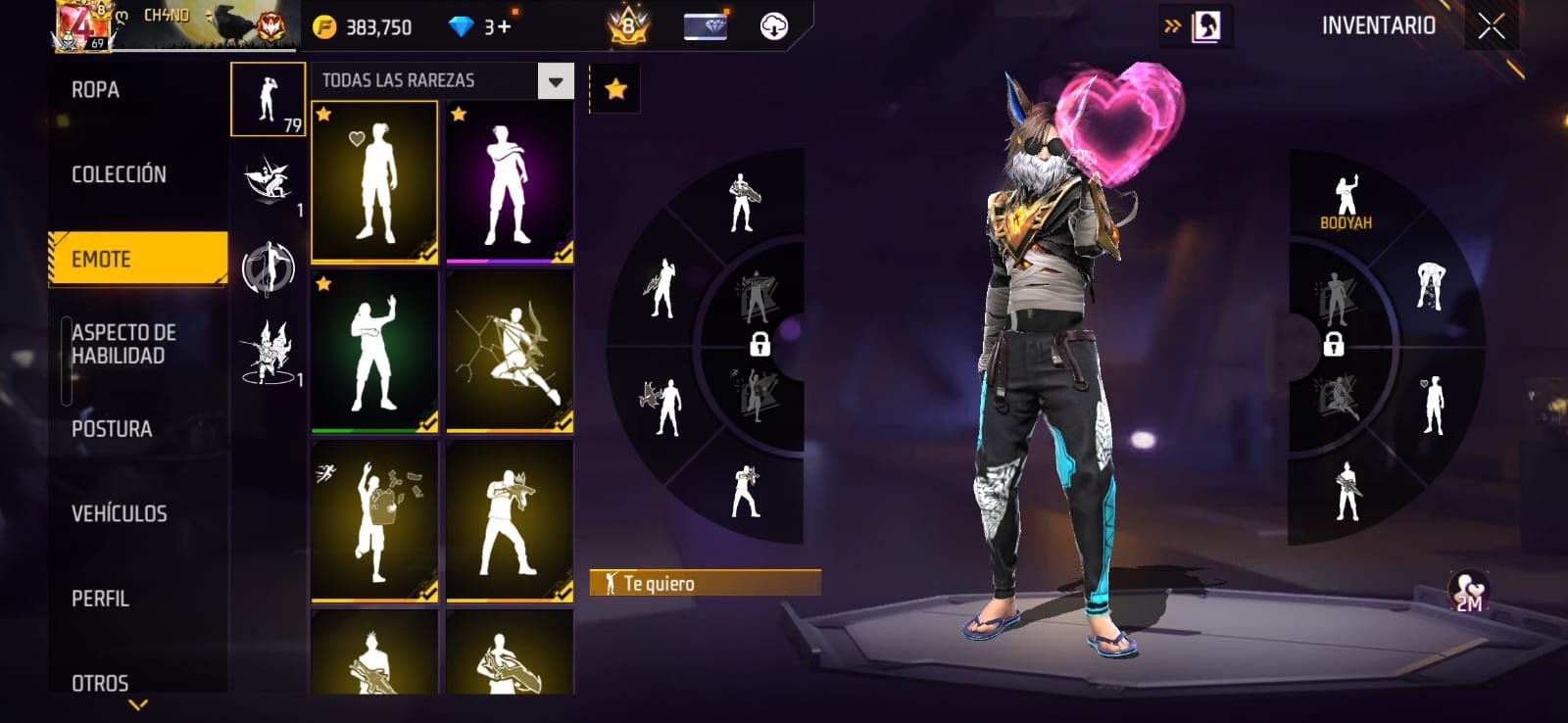Switch to the Colección category
This screenshot has width=1568, height=723.
pyautogui.click(x=119, y=174)
